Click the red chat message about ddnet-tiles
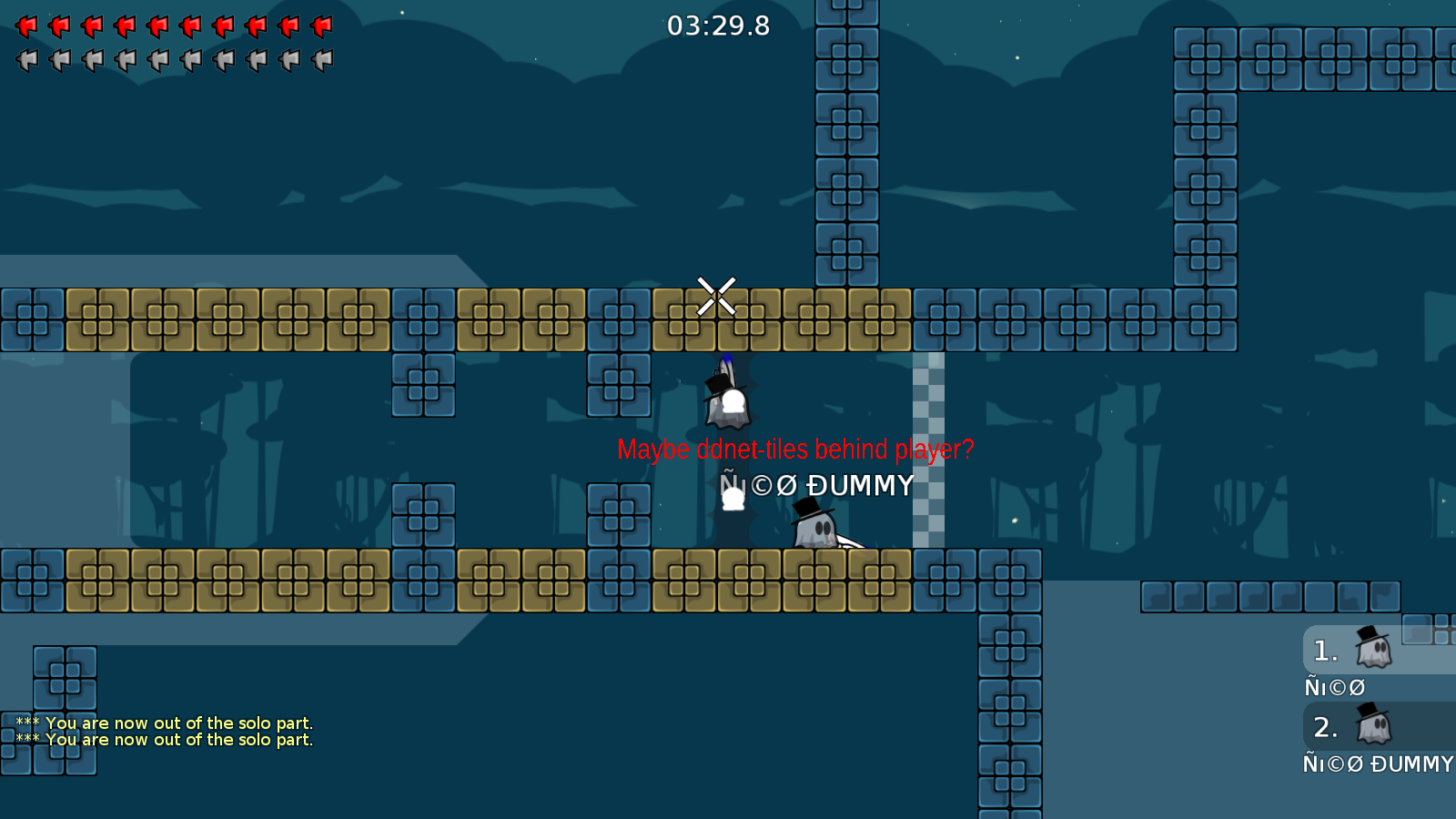 (x=795, y=449)
